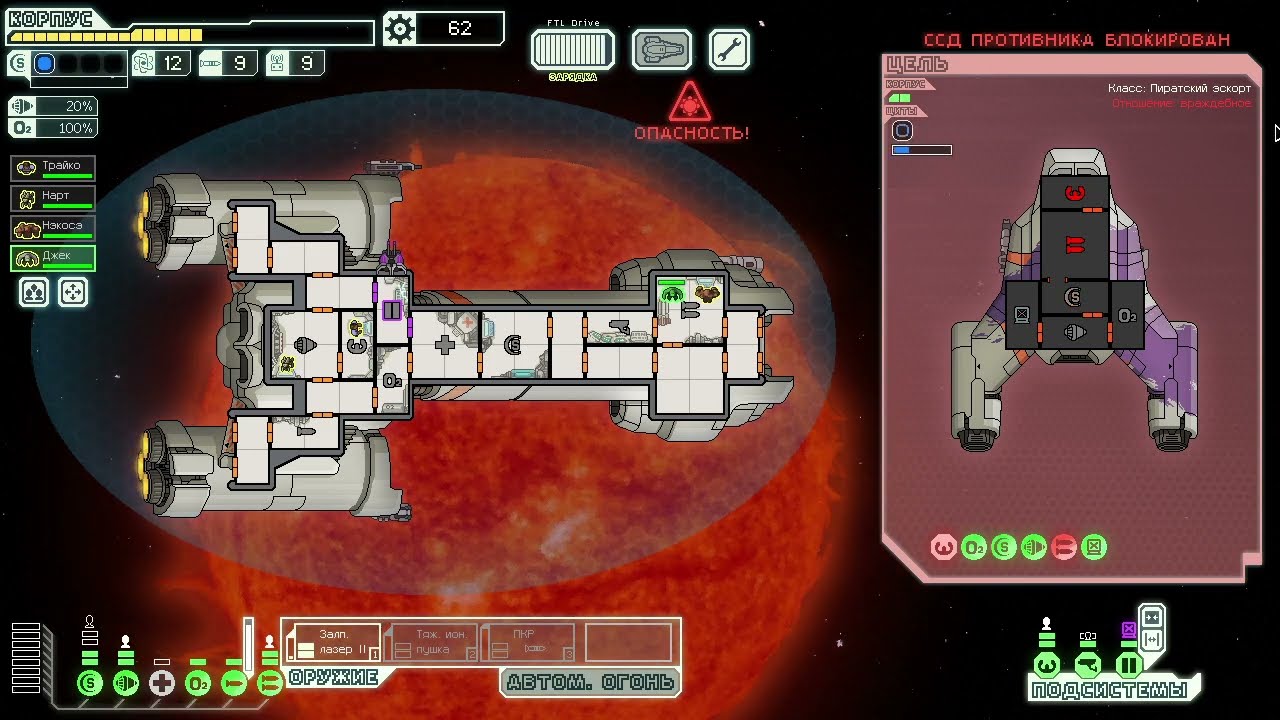1280x720 pixels.
Task: Save current crew positions
Action: point(35,292)
